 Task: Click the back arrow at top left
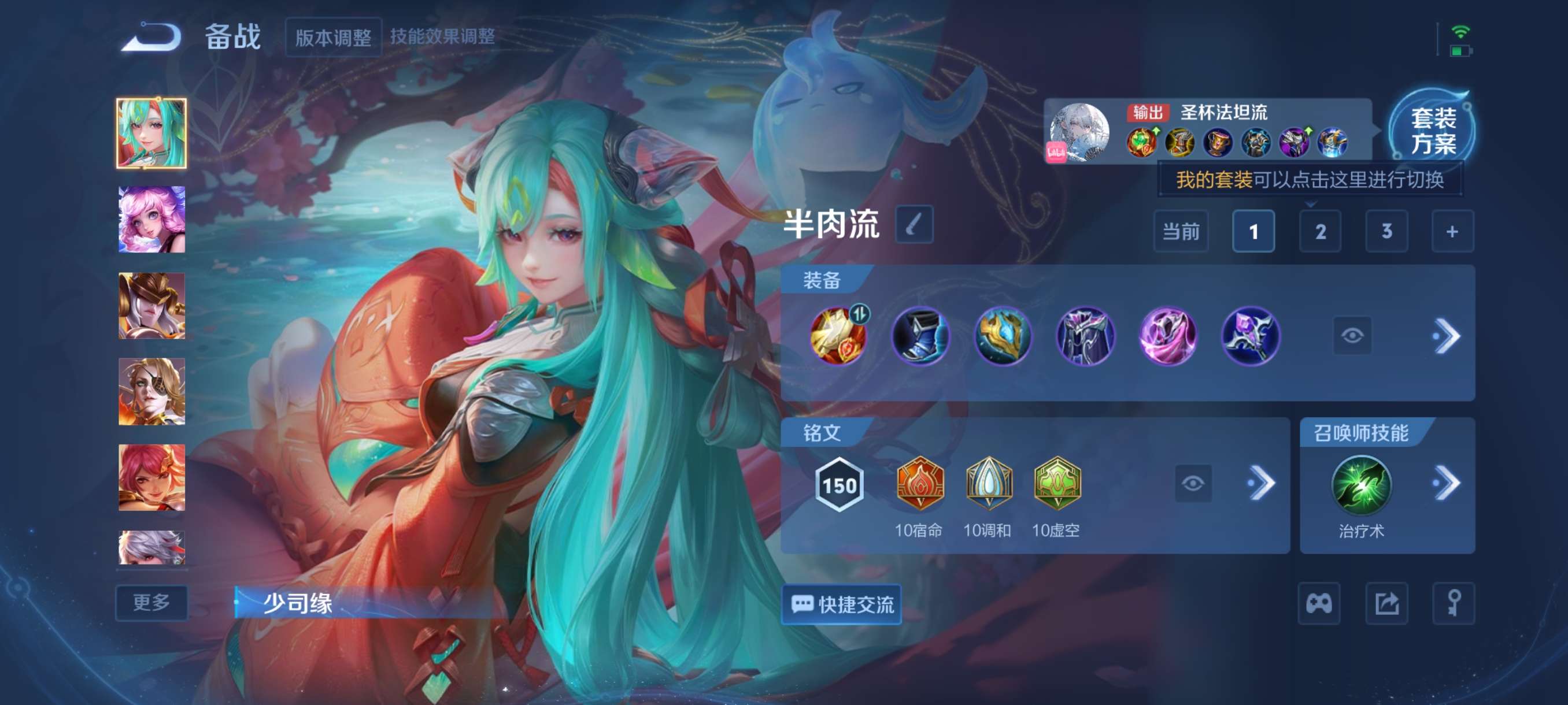pyautogui.click(x=151, y=38)
